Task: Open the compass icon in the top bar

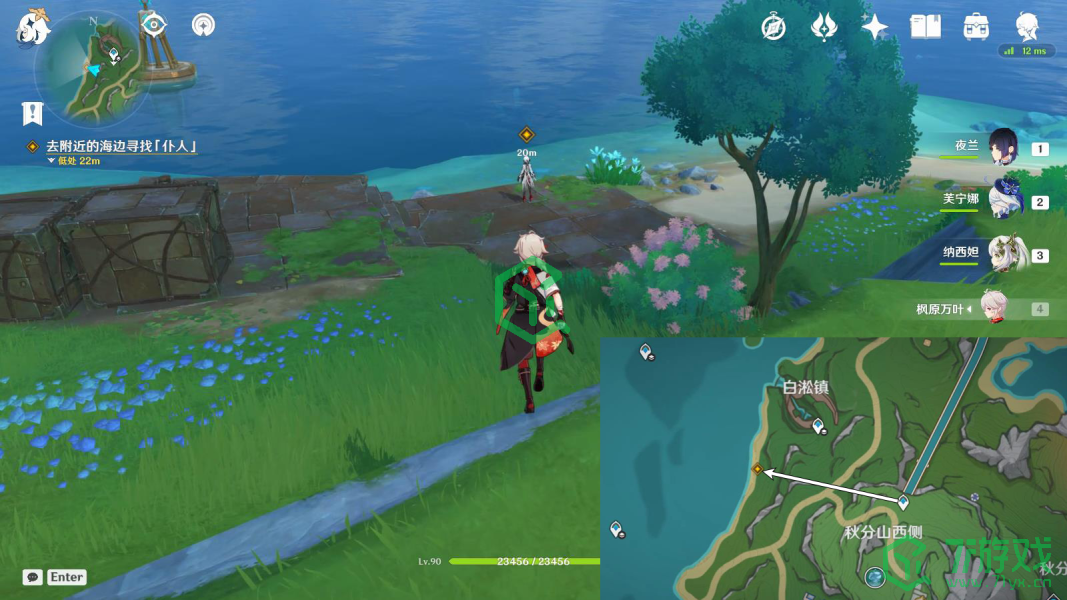Action: 772,27
